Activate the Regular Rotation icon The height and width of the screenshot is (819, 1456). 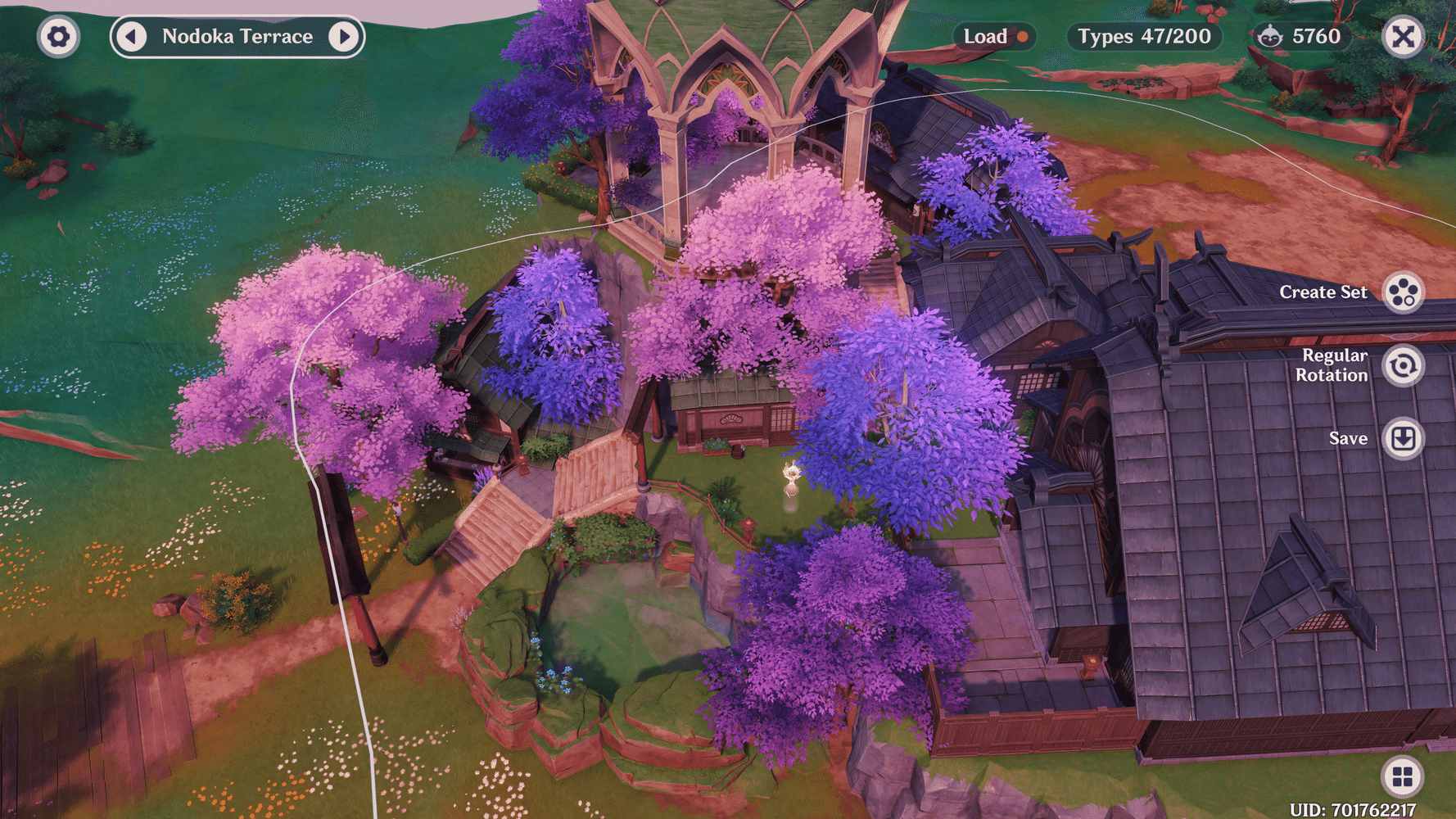(x=1401, y=365)
